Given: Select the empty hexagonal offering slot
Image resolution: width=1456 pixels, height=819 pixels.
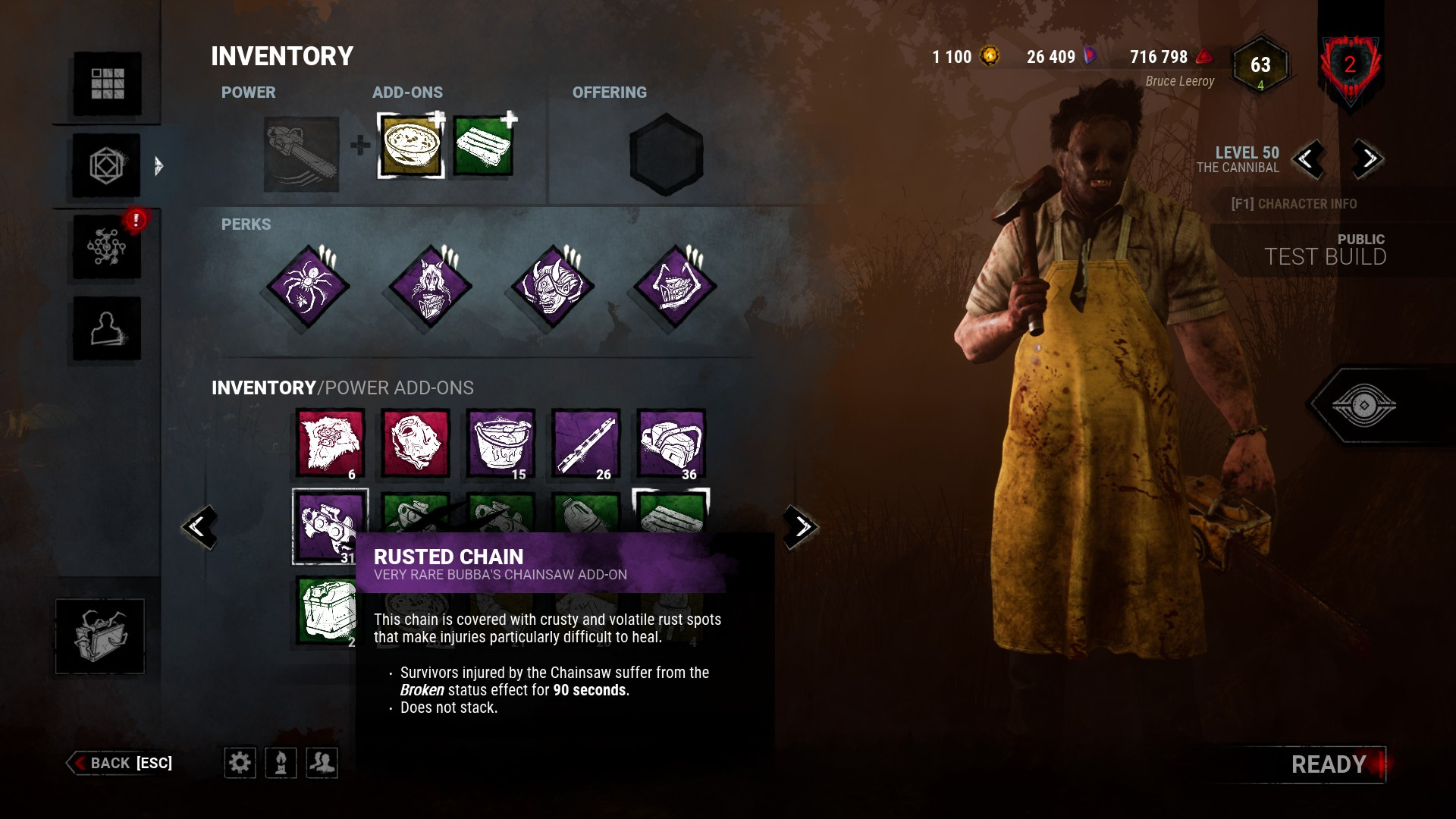Looking at the screenshot, I should tap(666, 155).
